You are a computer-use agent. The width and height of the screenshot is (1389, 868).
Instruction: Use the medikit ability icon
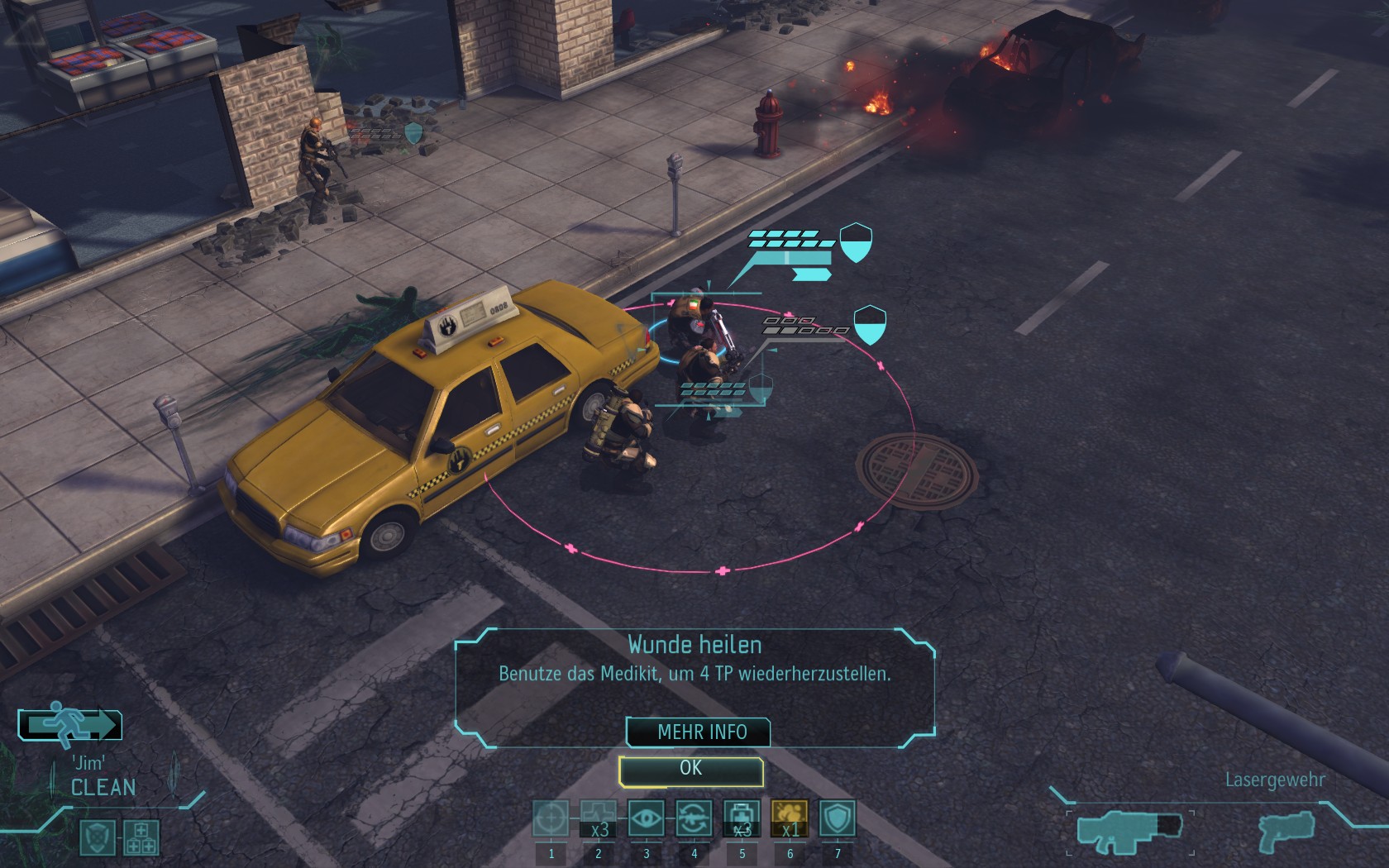[742, 819]
